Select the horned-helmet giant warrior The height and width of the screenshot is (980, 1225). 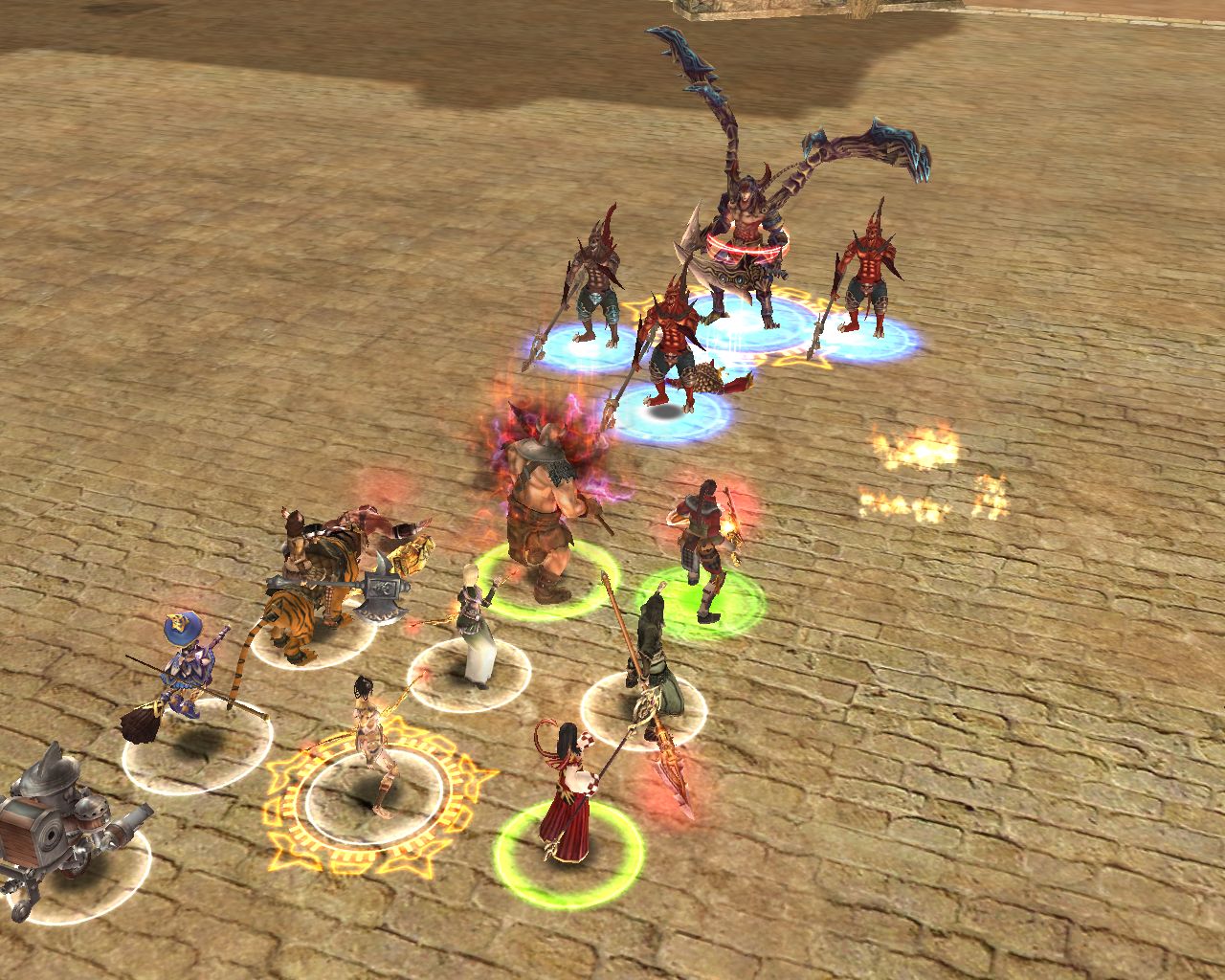pos(541,517)
